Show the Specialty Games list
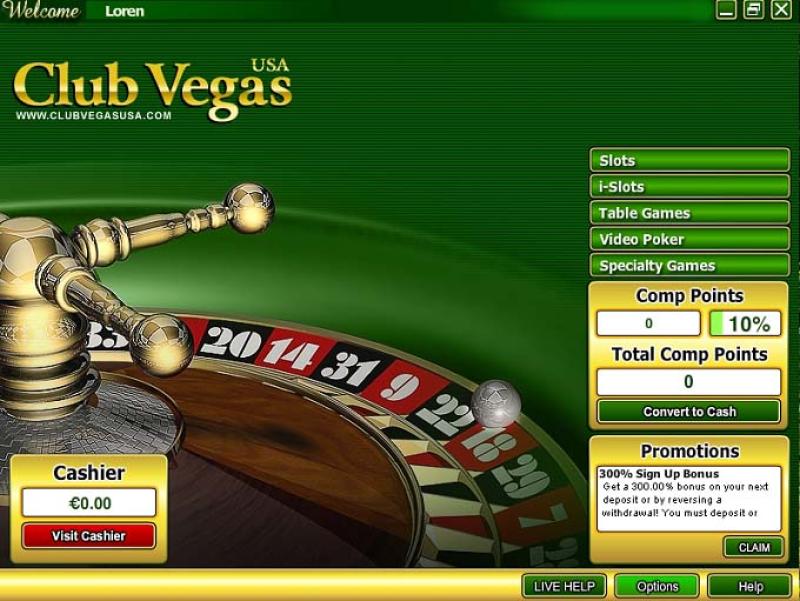Viewport: 800px width, 601px height. [689, 265]
